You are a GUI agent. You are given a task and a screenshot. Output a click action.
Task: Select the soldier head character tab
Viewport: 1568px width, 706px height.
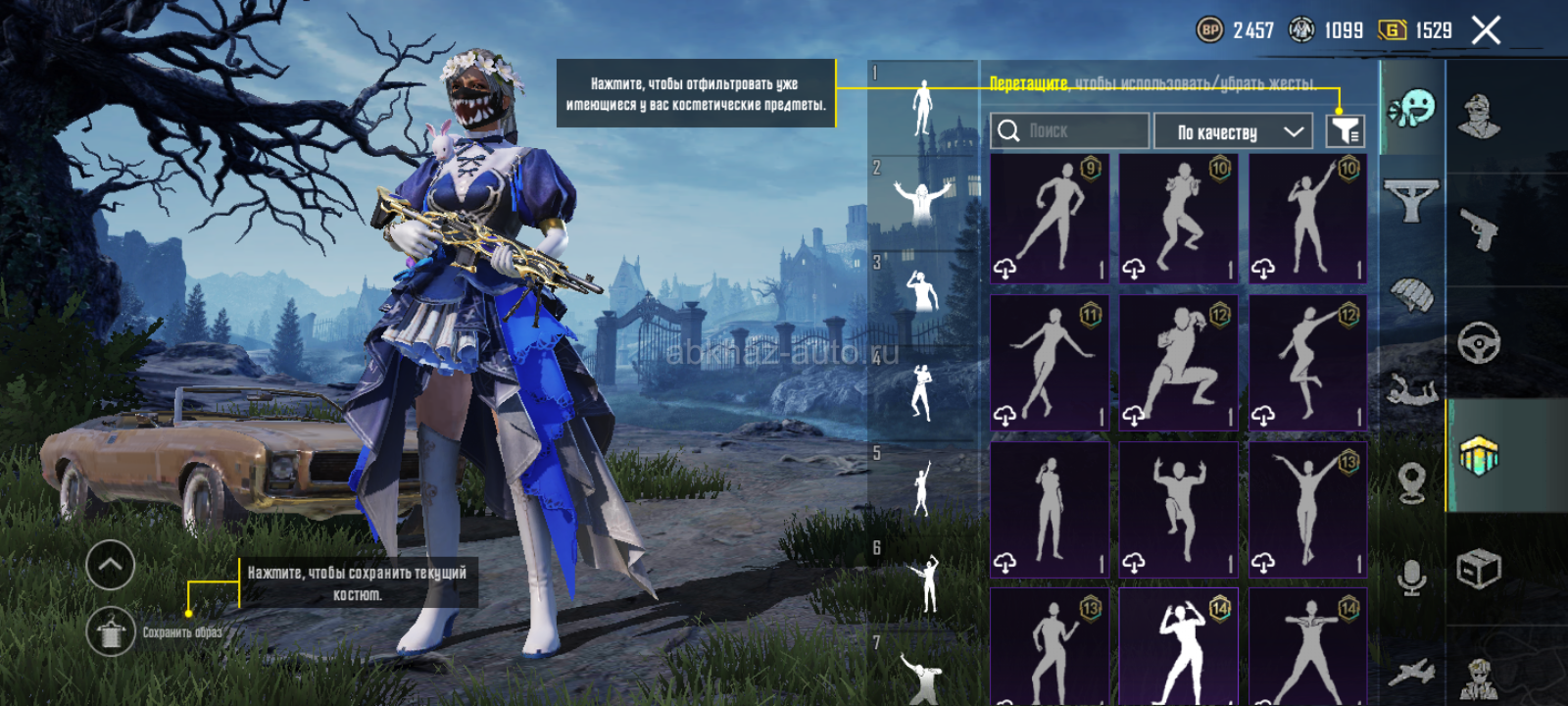[1479, 117]
